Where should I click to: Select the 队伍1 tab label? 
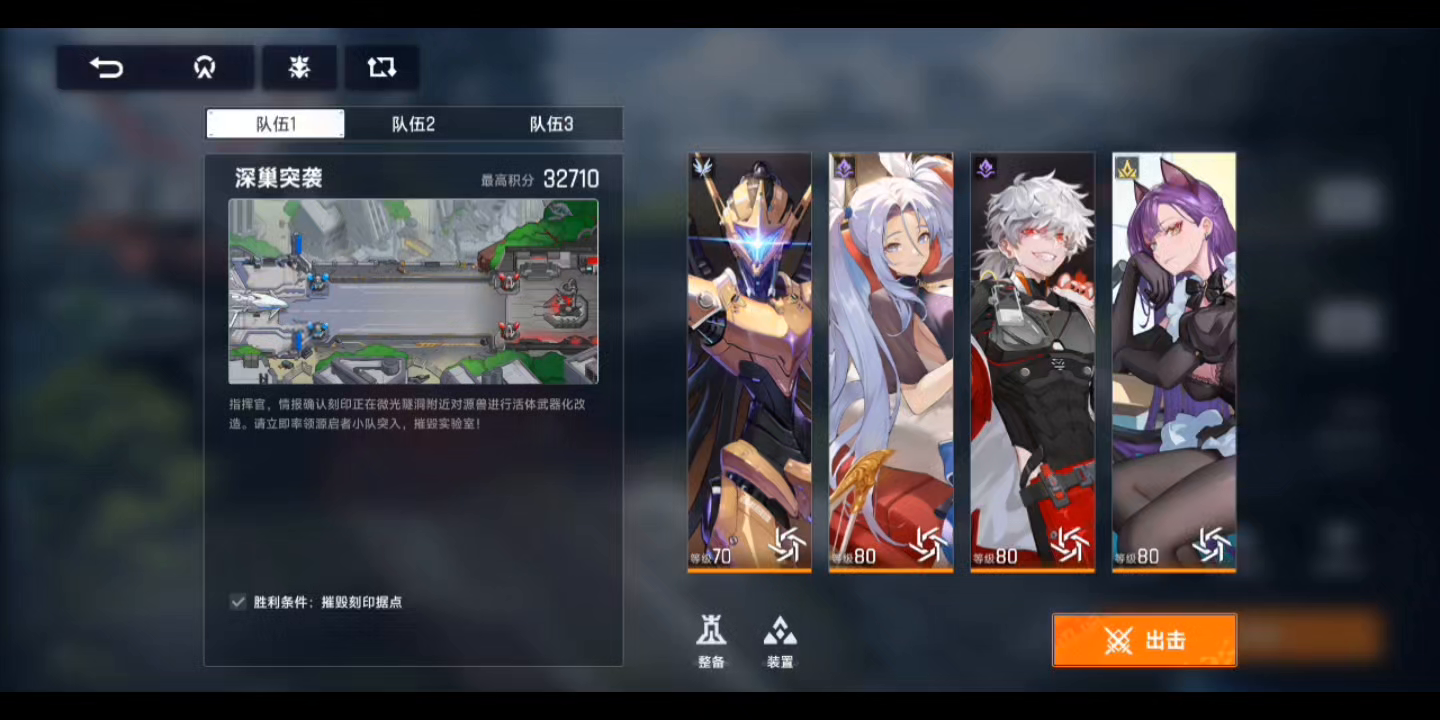(275, 124)
